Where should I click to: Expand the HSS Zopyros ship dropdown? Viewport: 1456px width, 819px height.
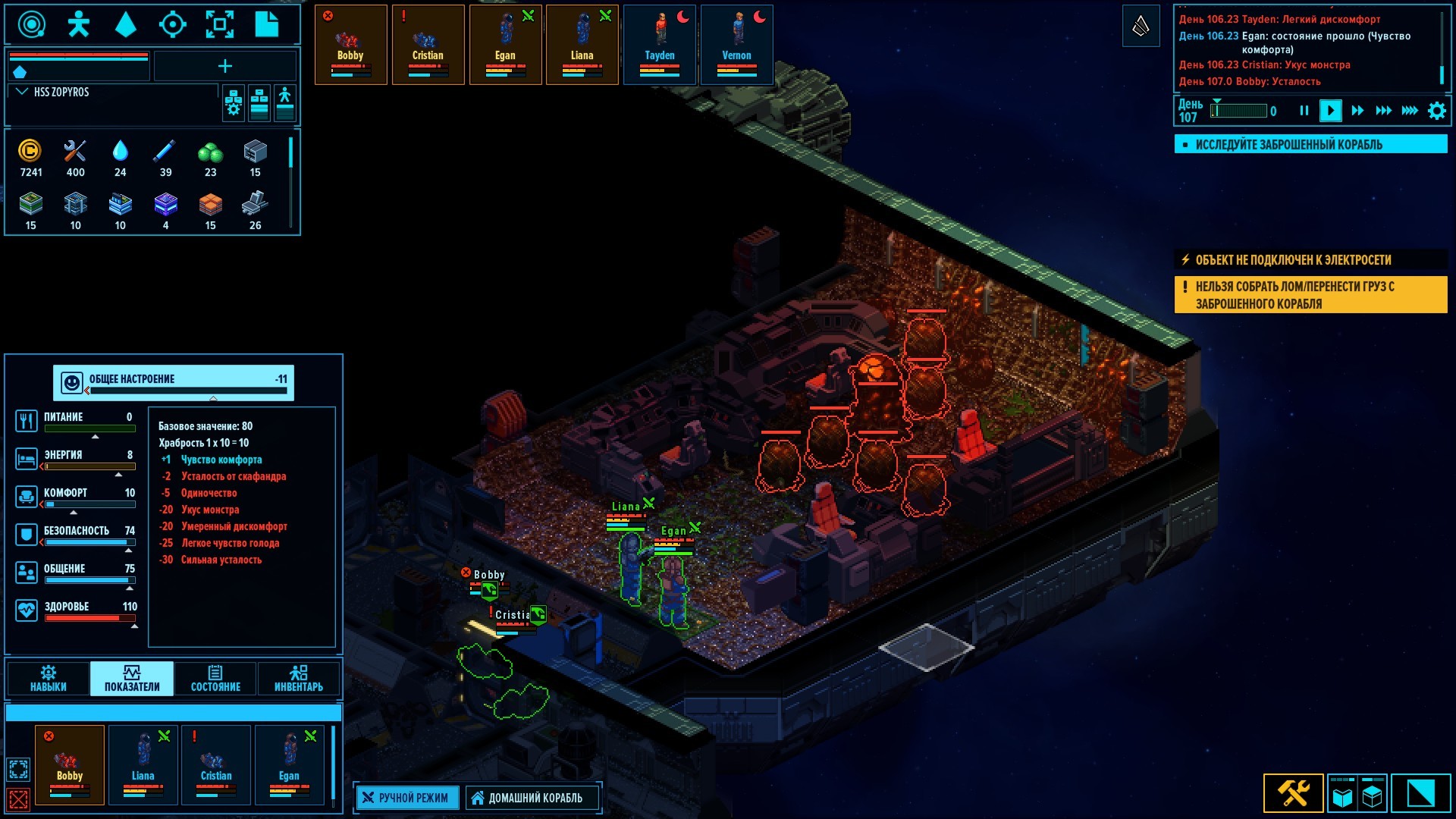coord(22,92)
